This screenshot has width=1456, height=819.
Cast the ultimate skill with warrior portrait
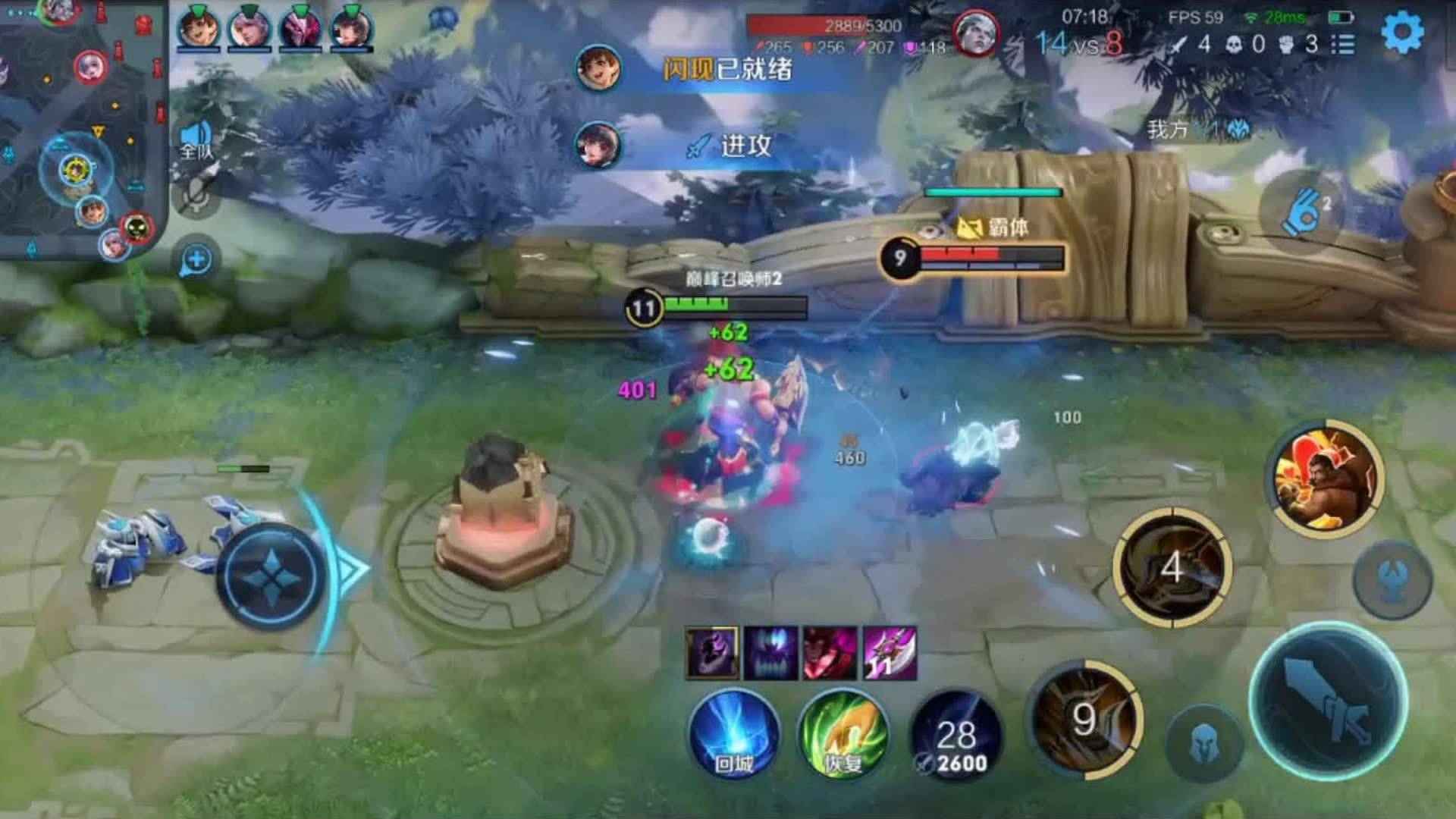[1327, 478]
